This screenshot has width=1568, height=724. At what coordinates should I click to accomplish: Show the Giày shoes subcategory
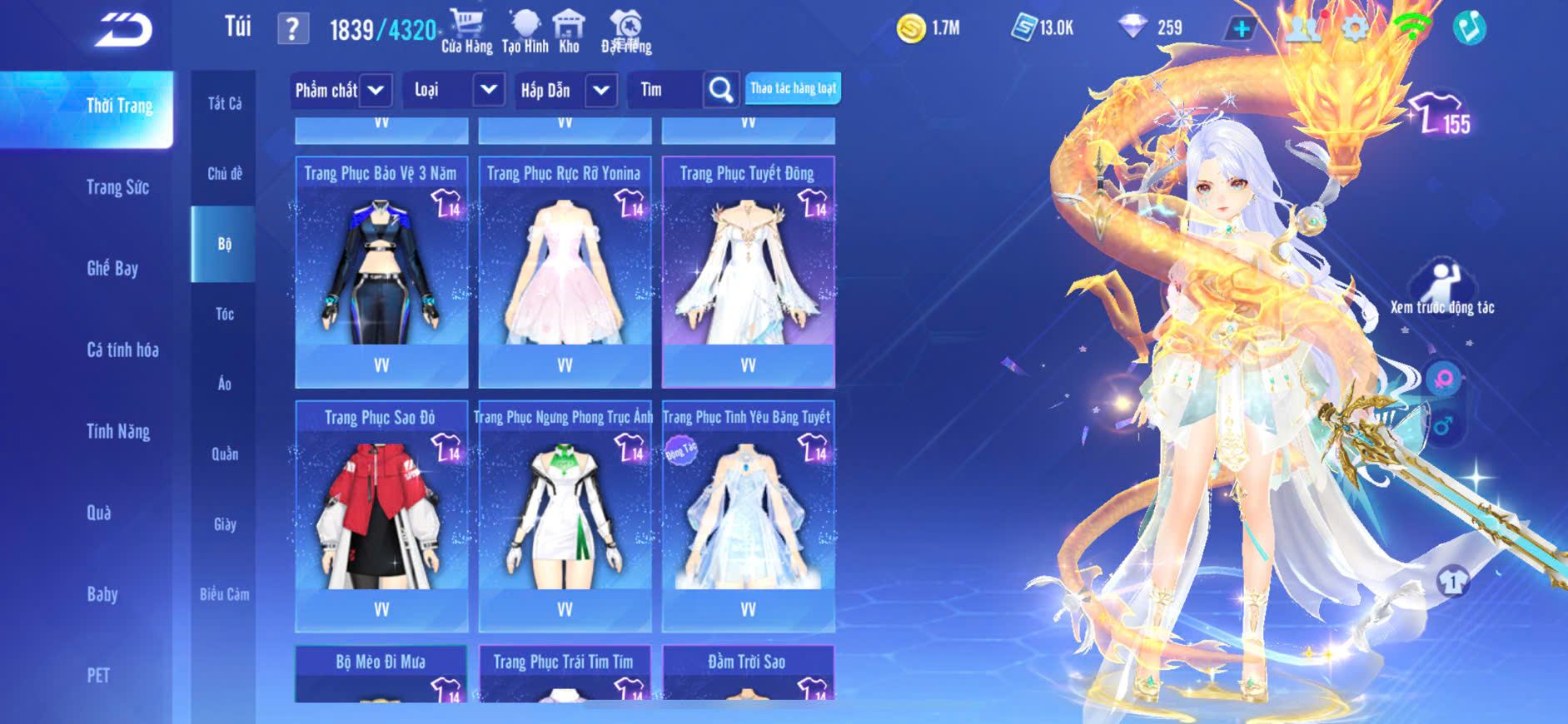click(224, 524)
